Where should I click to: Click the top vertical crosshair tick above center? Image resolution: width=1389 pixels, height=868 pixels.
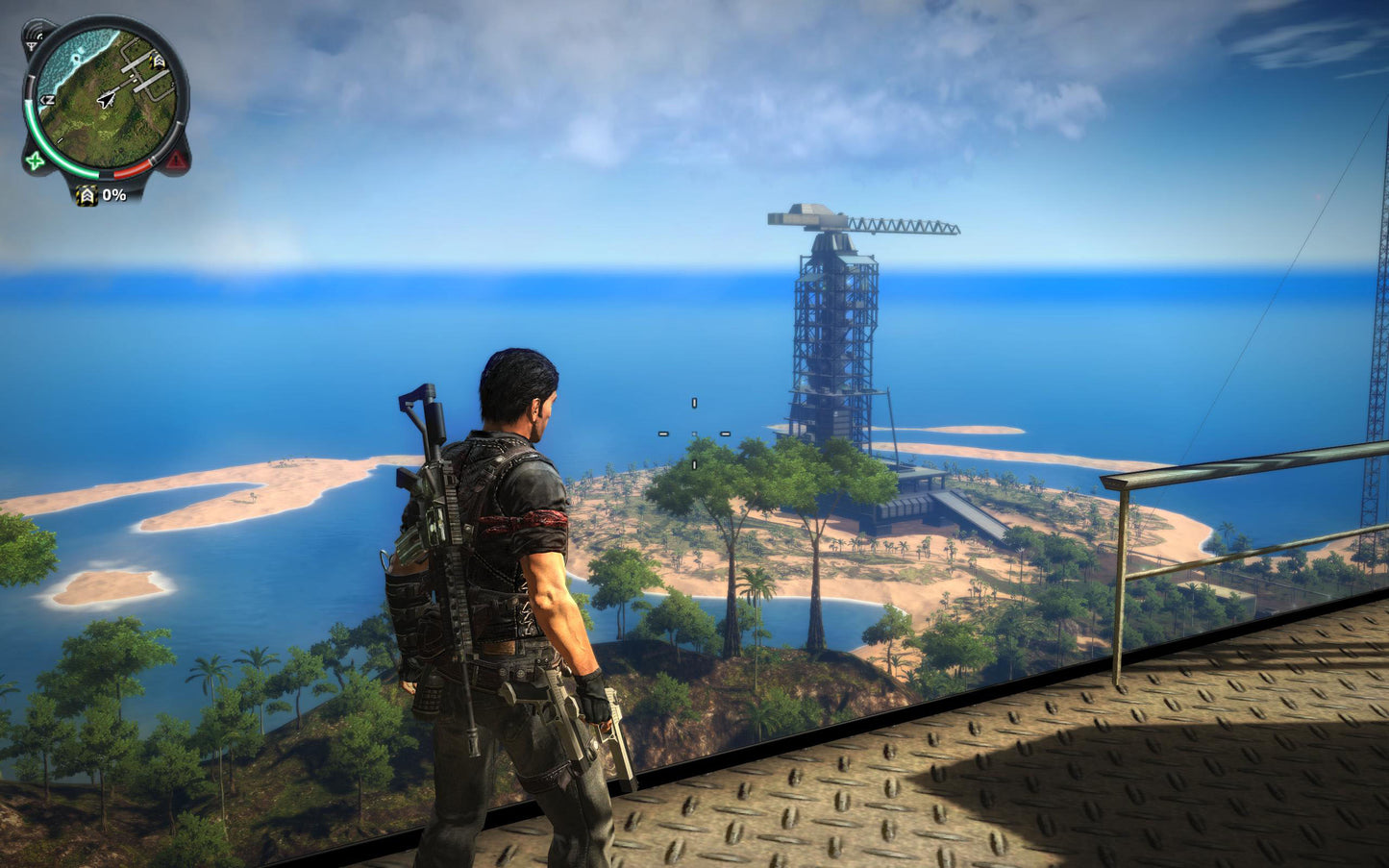(x=694, y=403)
